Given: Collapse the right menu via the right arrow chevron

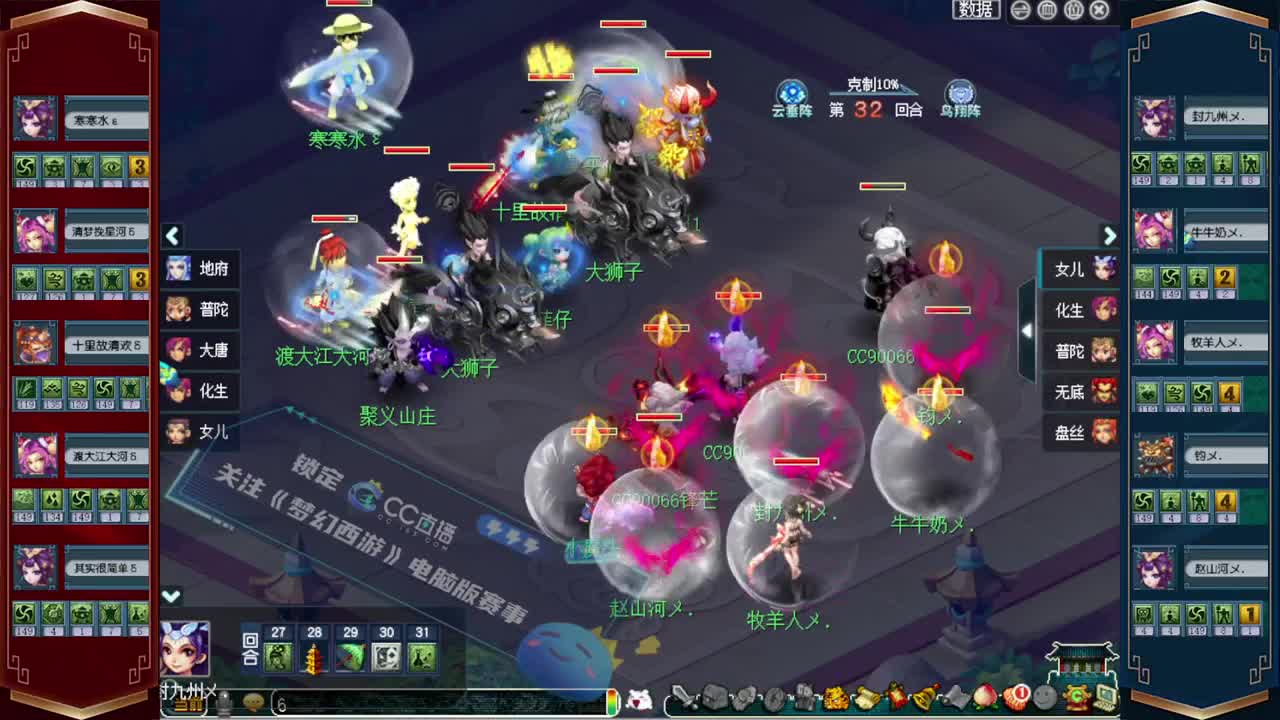Looking at the screenshot, I should click(x=1110, y=236).
